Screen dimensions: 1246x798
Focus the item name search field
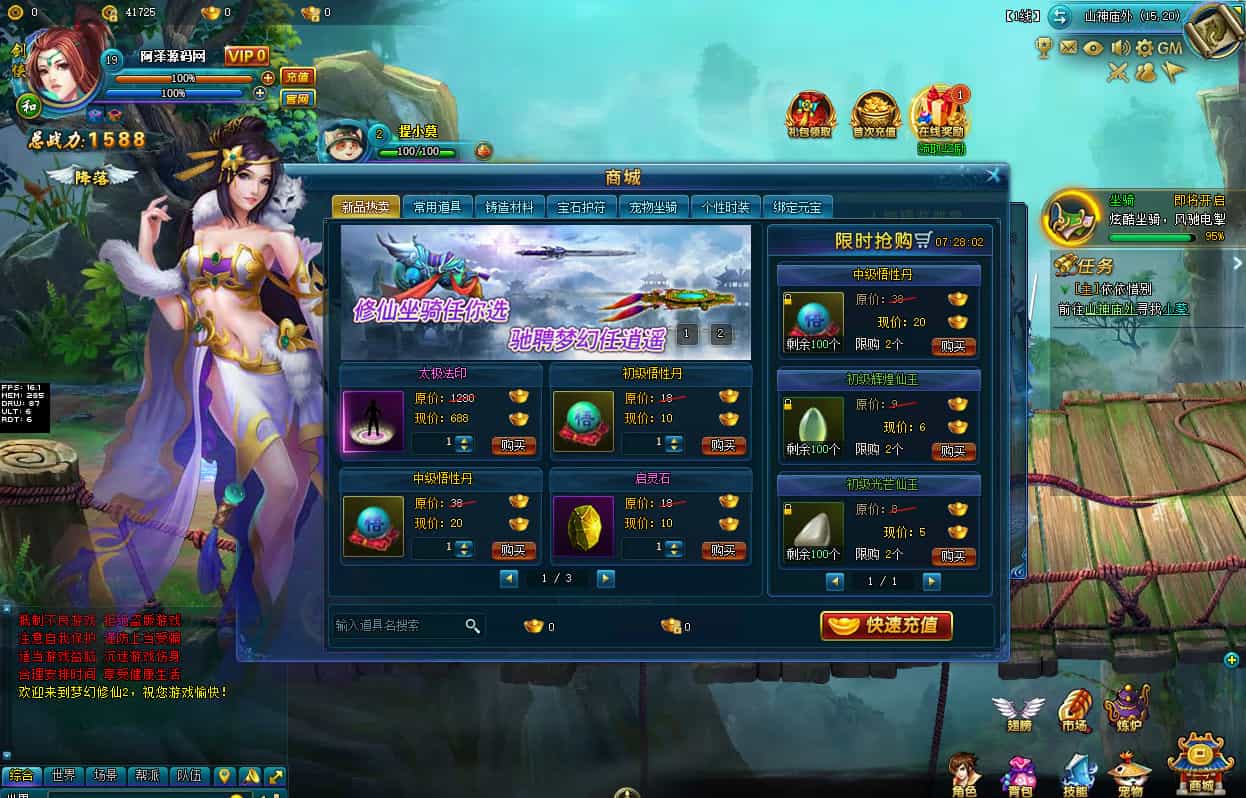click(398, 626)
